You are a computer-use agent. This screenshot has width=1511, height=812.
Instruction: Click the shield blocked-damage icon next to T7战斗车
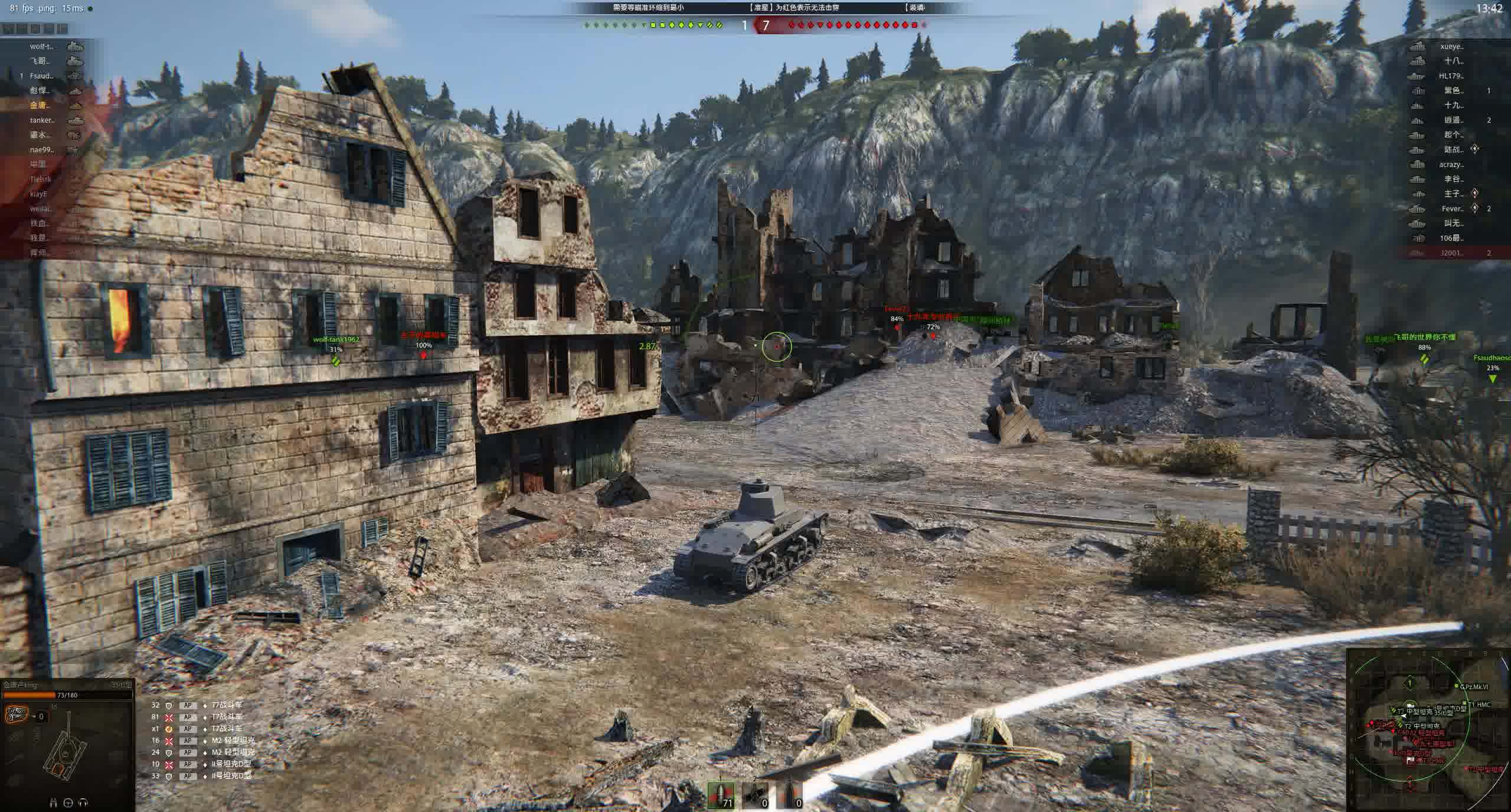click(169, 706)
